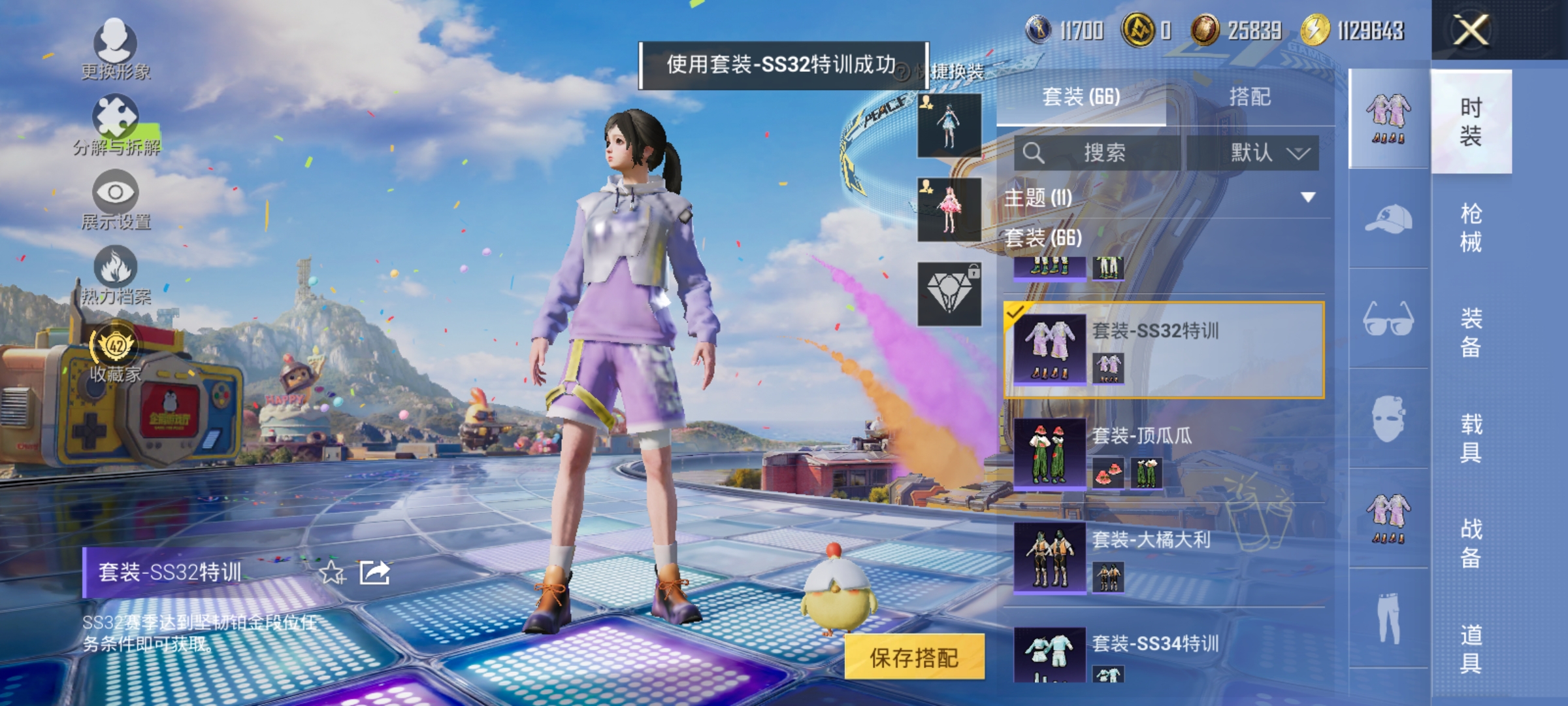Open the 默认 sort order dropdown
1568x706 pixels.
[1264, 152]
